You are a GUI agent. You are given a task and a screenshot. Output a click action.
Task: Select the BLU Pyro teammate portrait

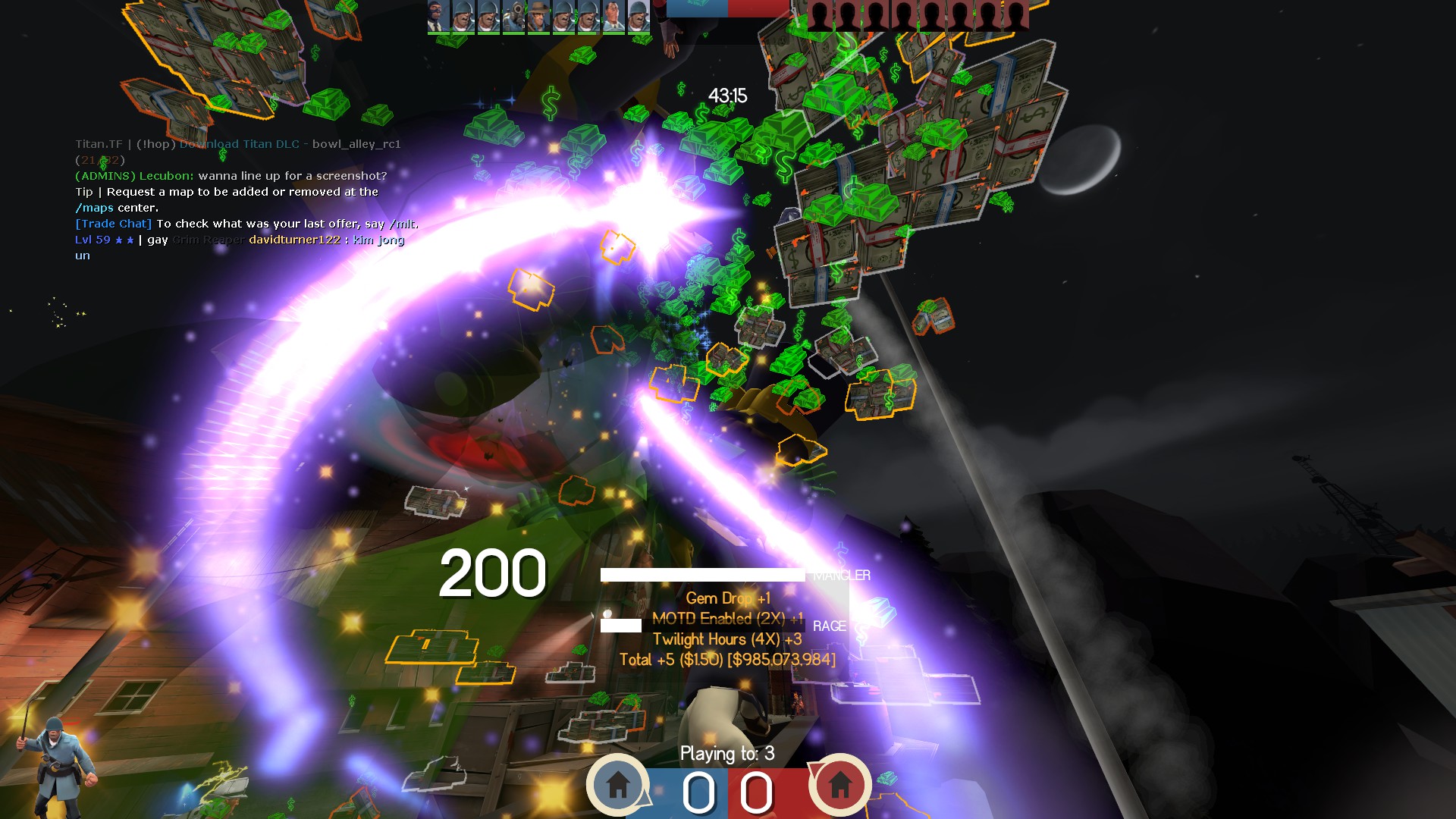(513, 16)
